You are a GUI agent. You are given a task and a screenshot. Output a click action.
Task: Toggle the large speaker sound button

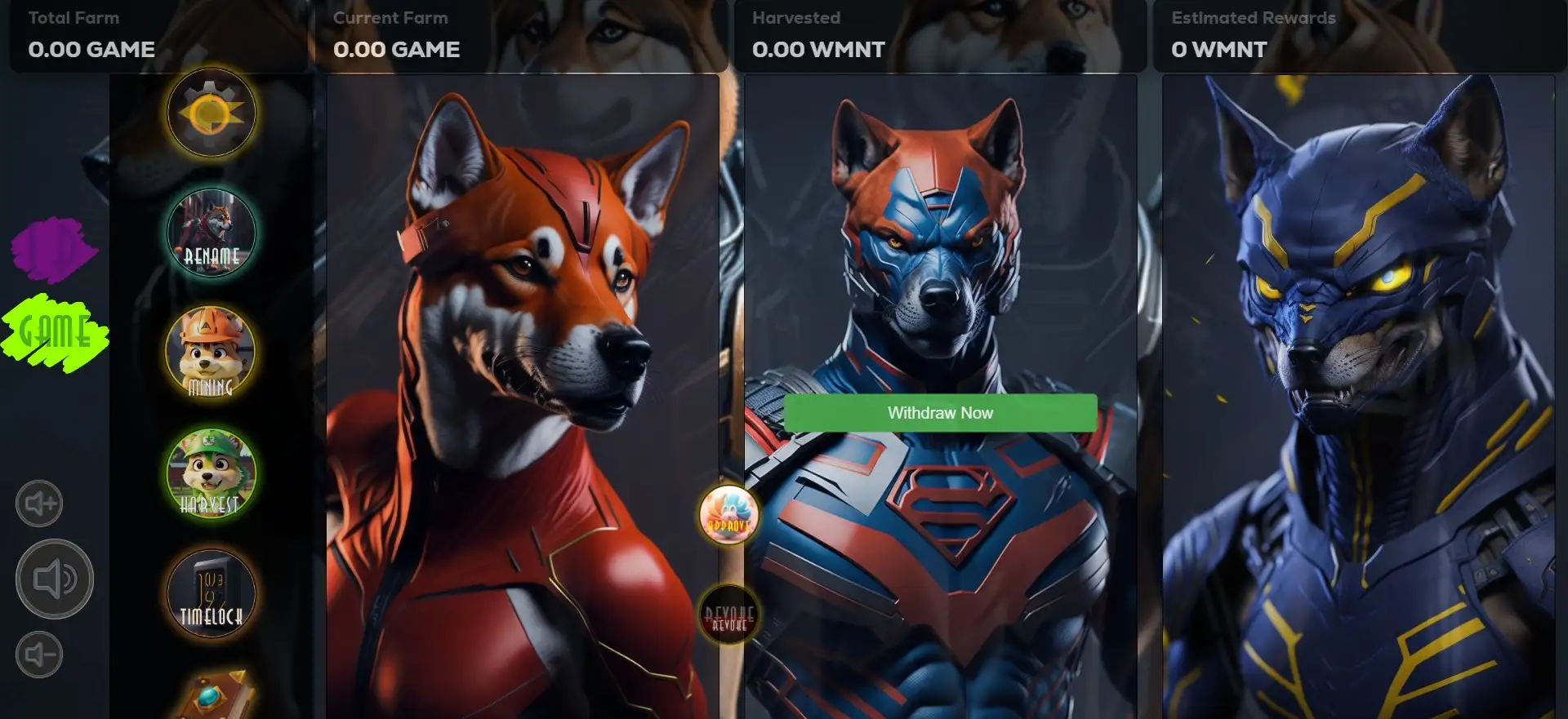(x=55, y=579)
